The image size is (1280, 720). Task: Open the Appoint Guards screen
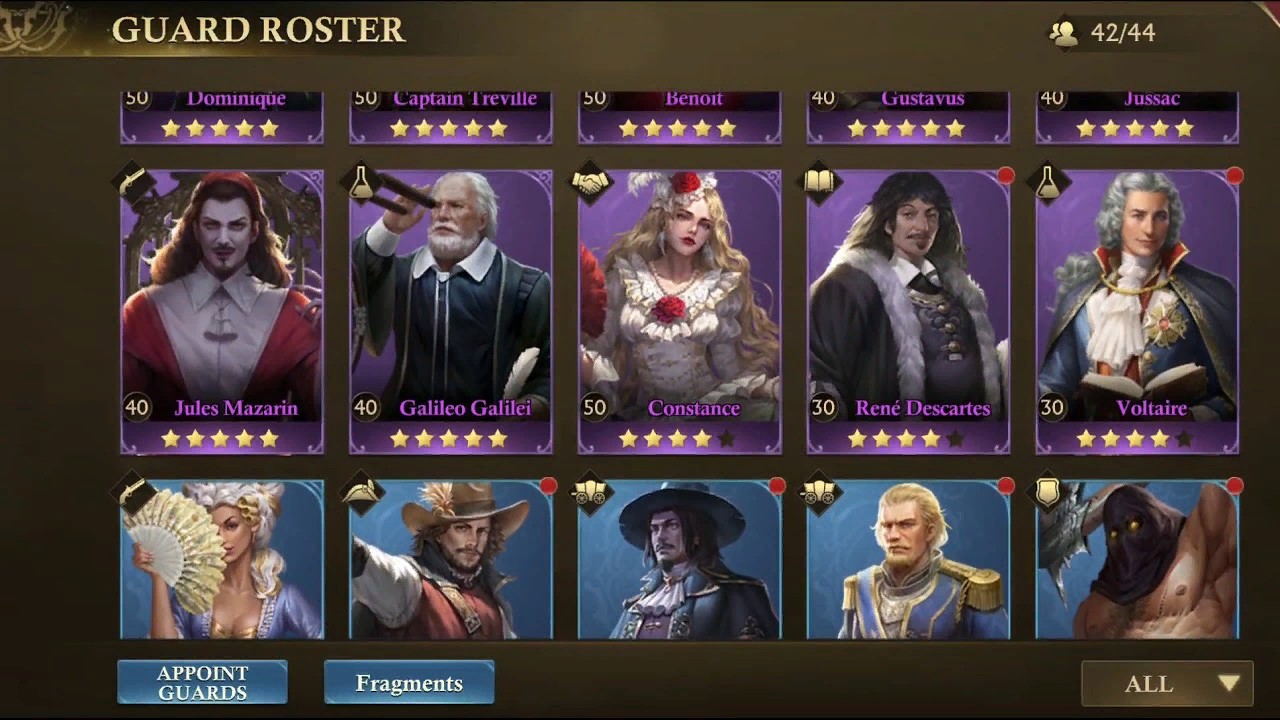click(202, 683)
